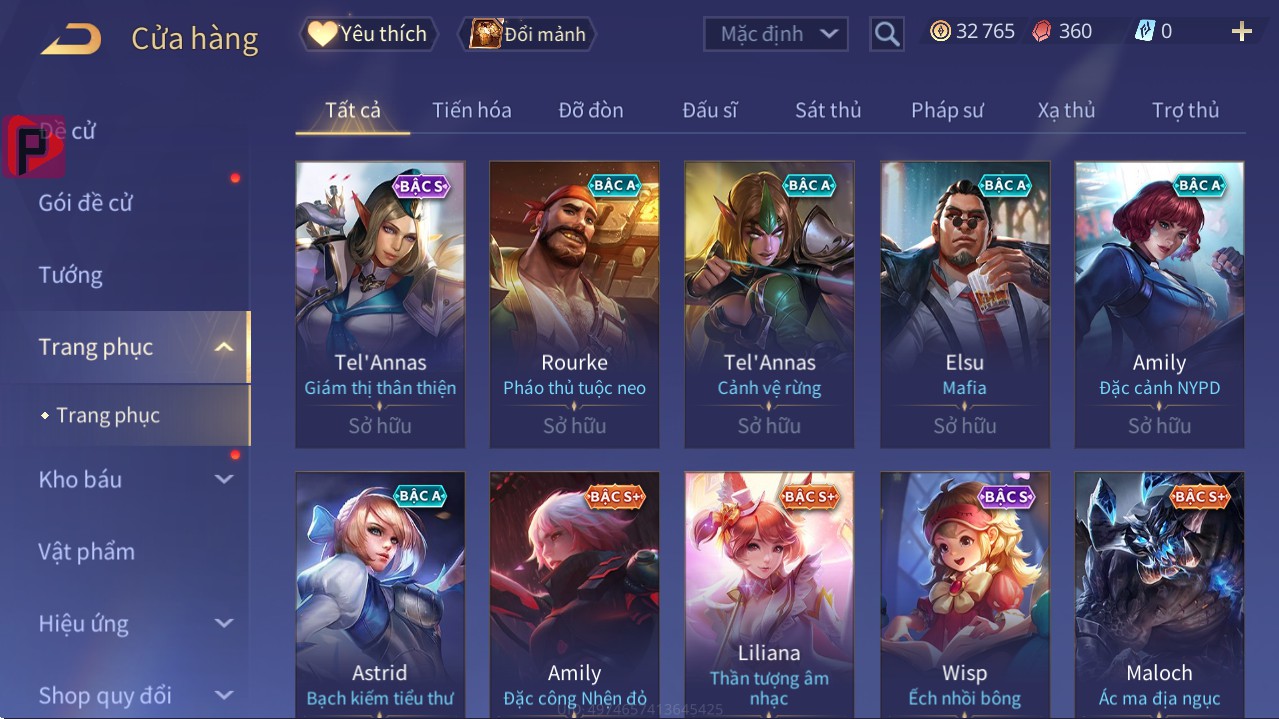Open Gói đề cử in sidebar
The height and width of the screenshot is (719, 1279).
pos(86,203)
